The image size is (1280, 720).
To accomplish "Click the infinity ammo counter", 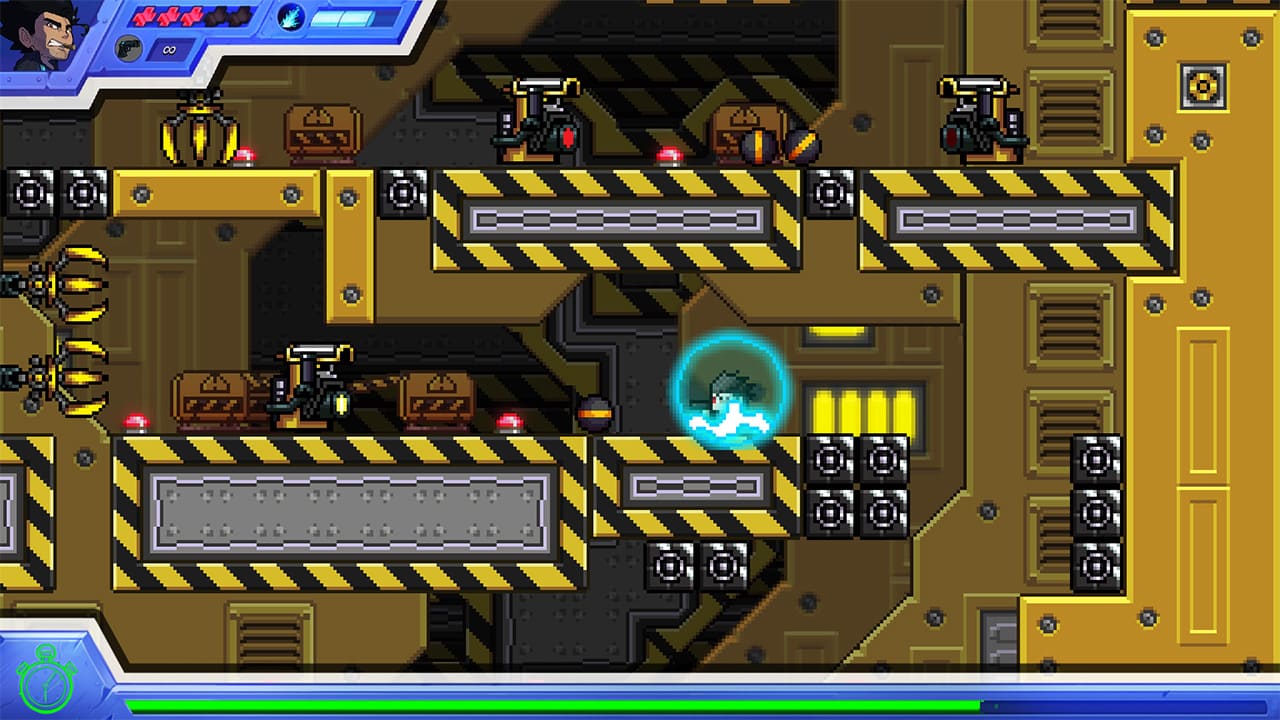I will 170,48.
